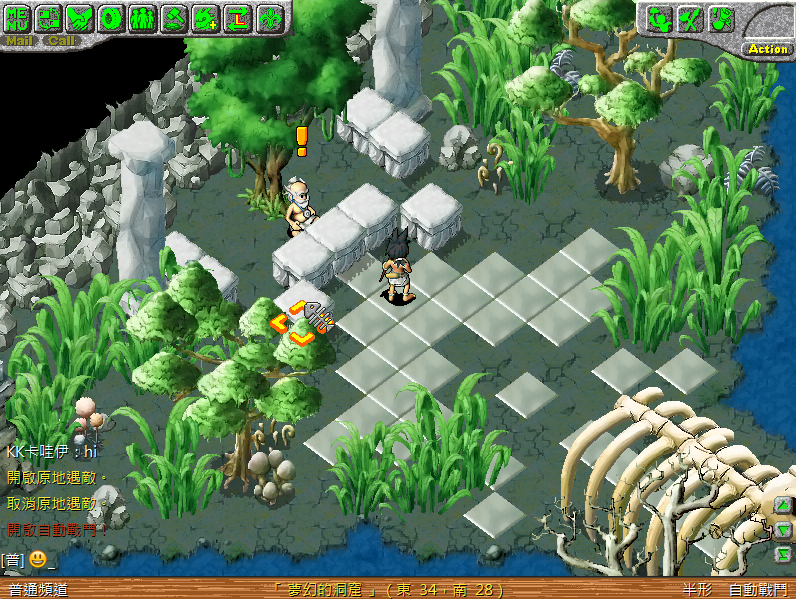Select the exclamation character action icon
Viewport: 796px width, 599px height.
[721, 18]
